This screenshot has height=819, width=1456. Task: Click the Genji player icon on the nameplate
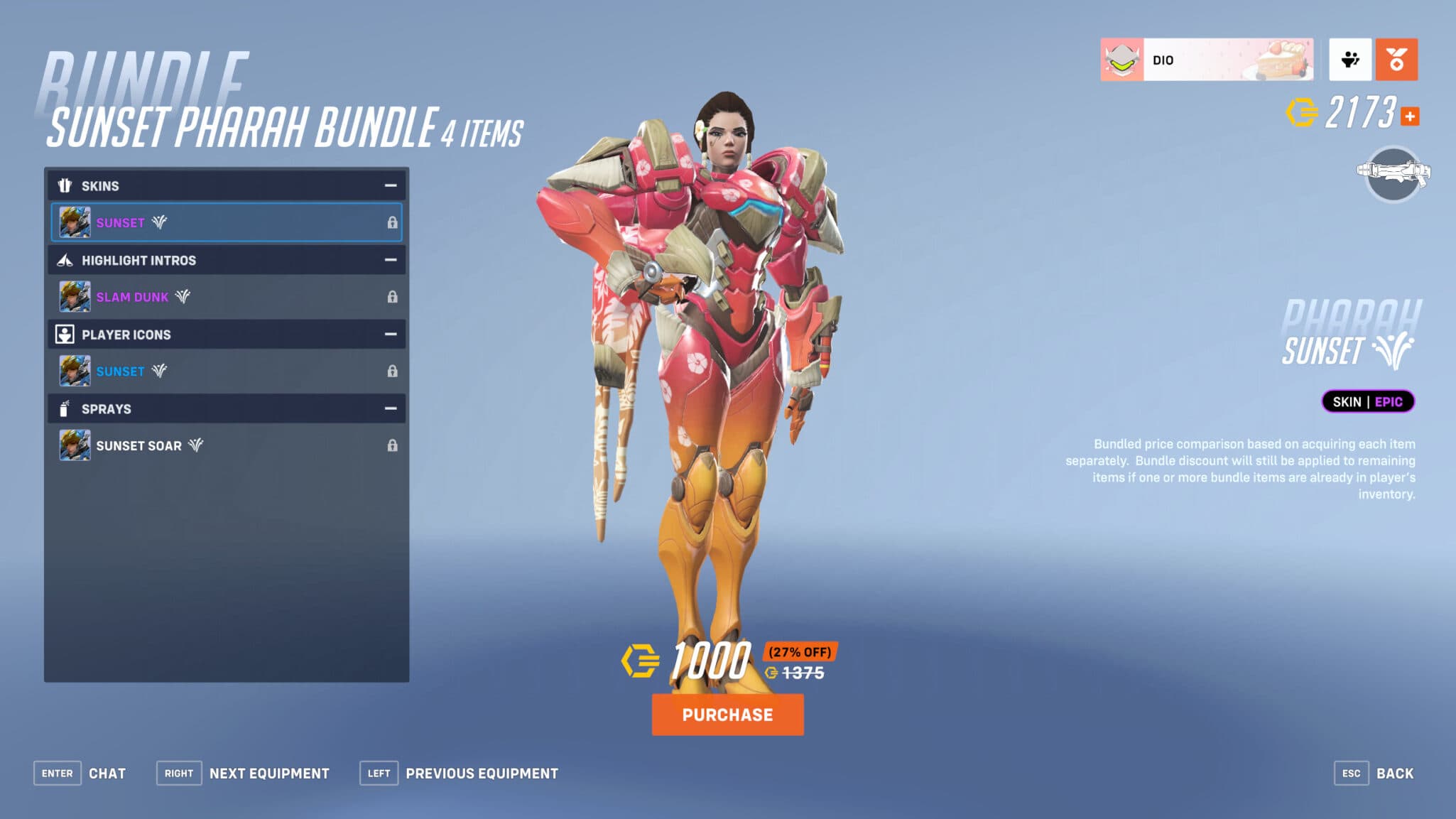point(1123,59)
